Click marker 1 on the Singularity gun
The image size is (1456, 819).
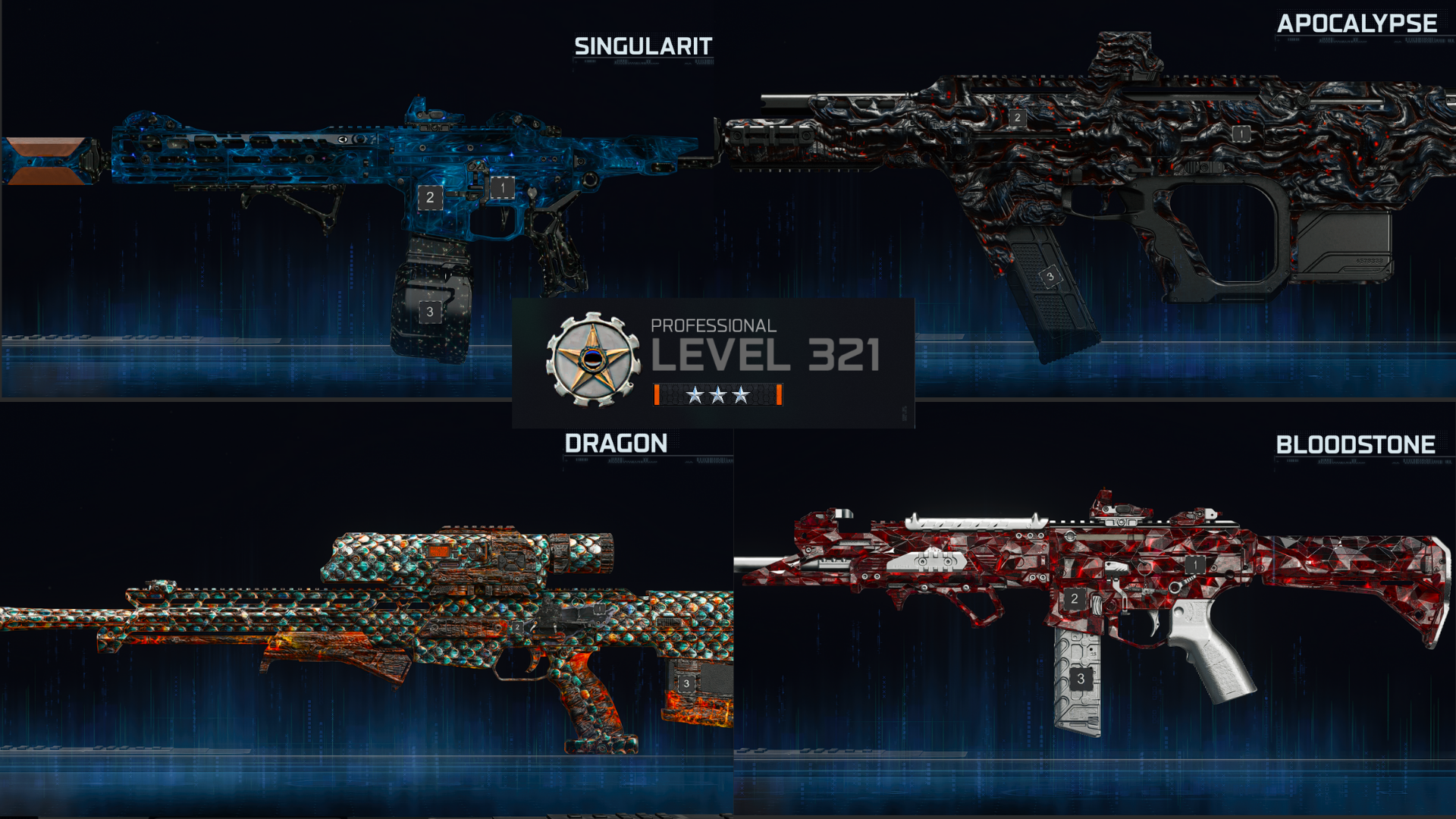[502, 187]
